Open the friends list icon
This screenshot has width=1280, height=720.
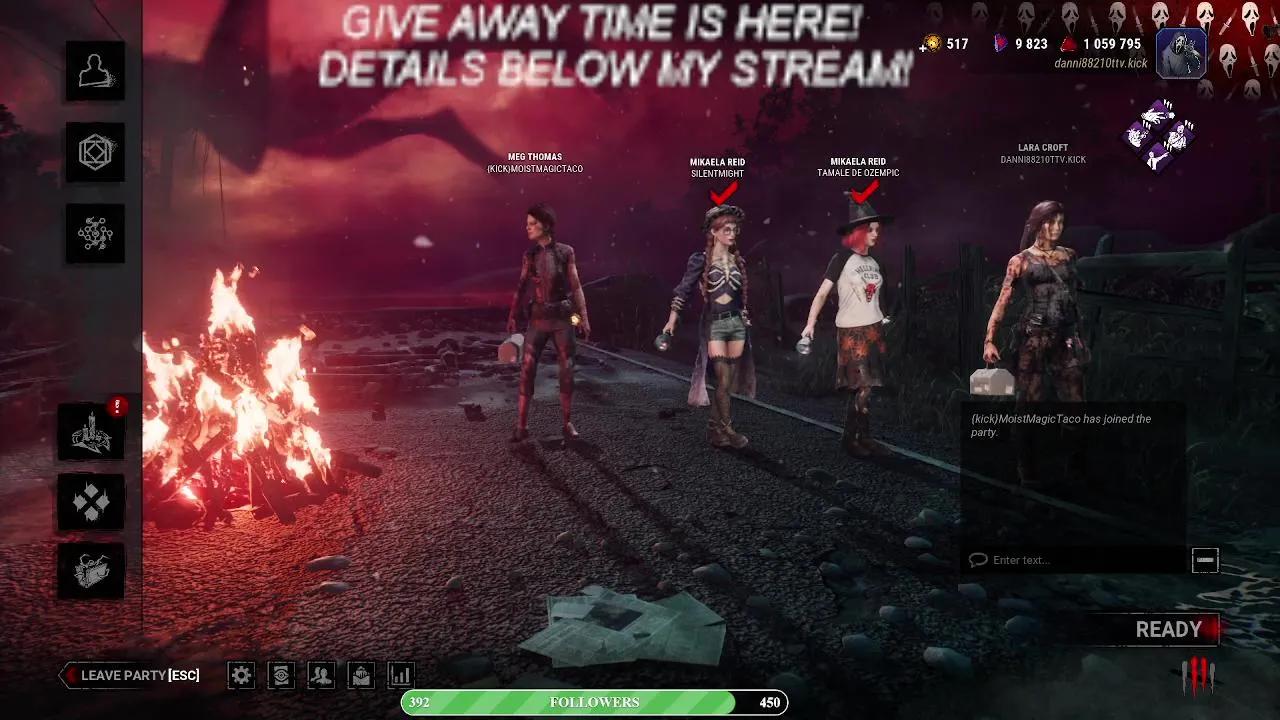coord(321,676)
